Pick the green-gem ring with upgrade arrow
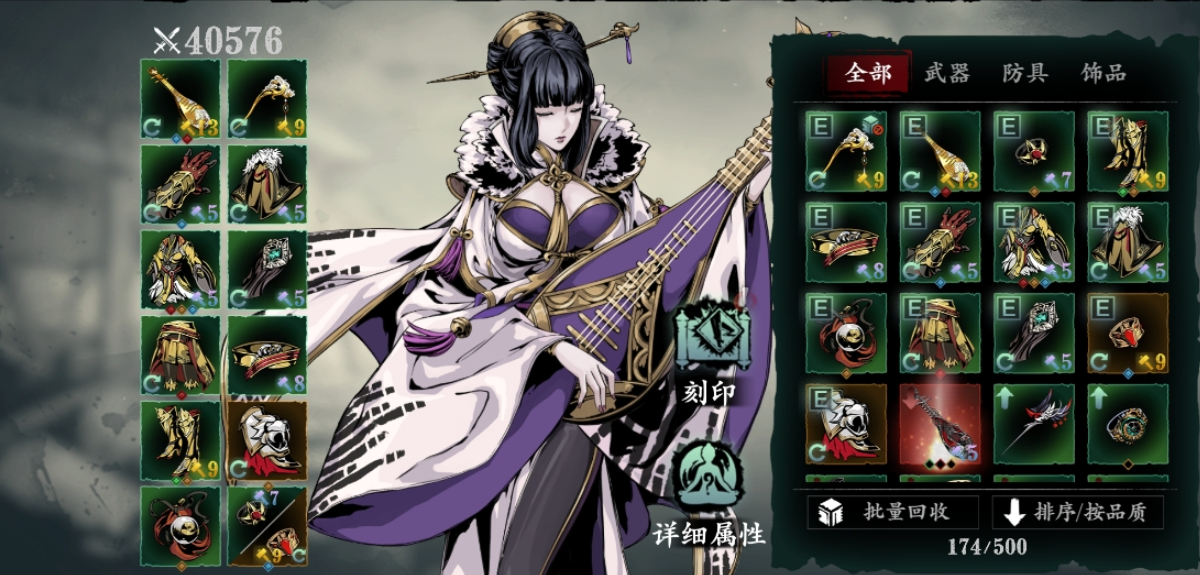Viewport: 1200px width, 575px height. click(1127, 425)
